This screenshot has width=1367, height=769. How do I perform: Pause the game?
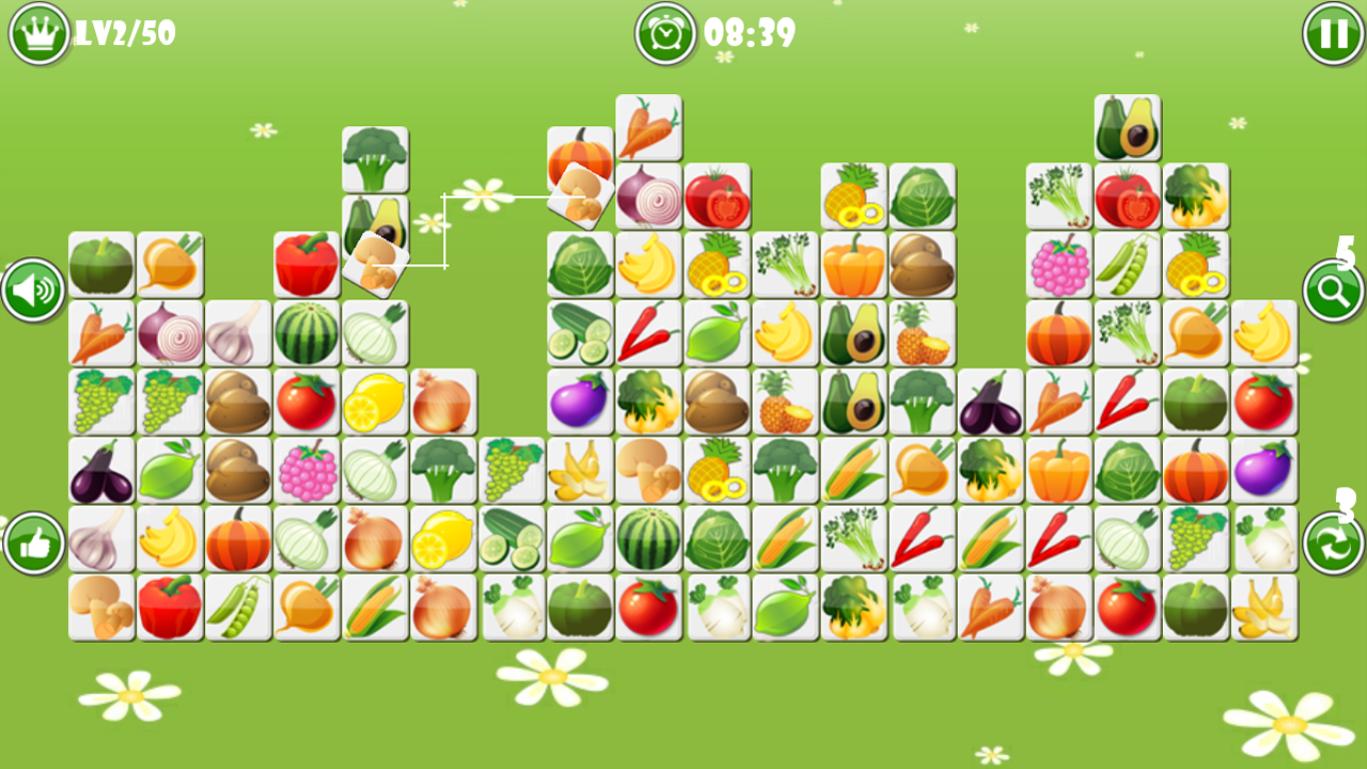click(1333, 34)
